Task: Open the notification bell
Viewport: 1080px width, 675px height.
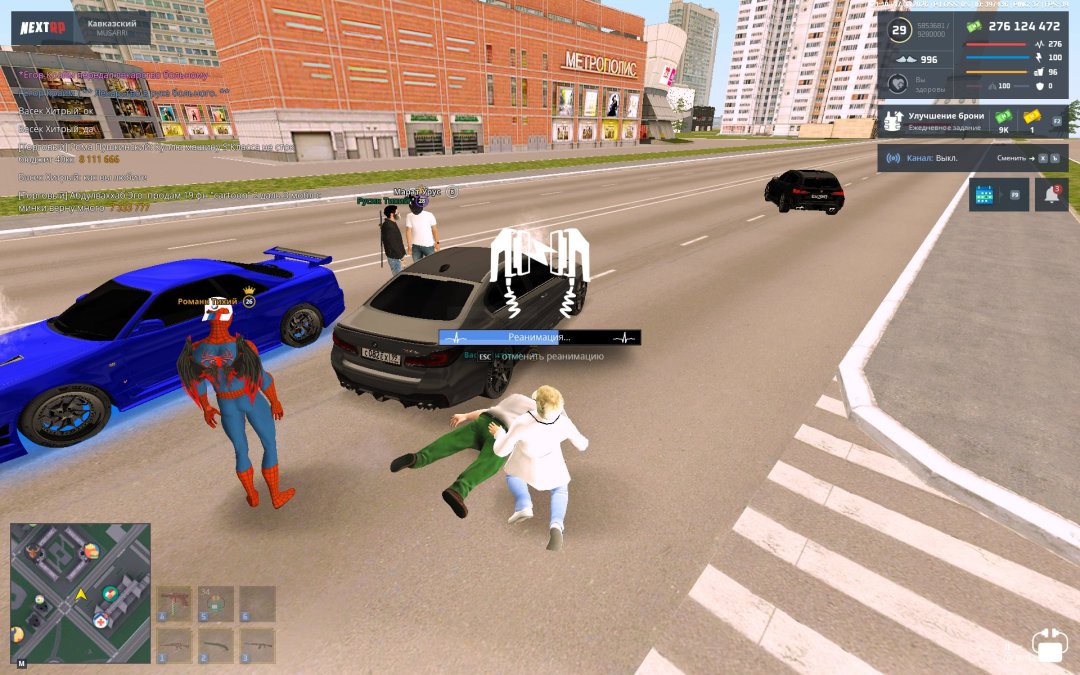Action: point(1051,195)
